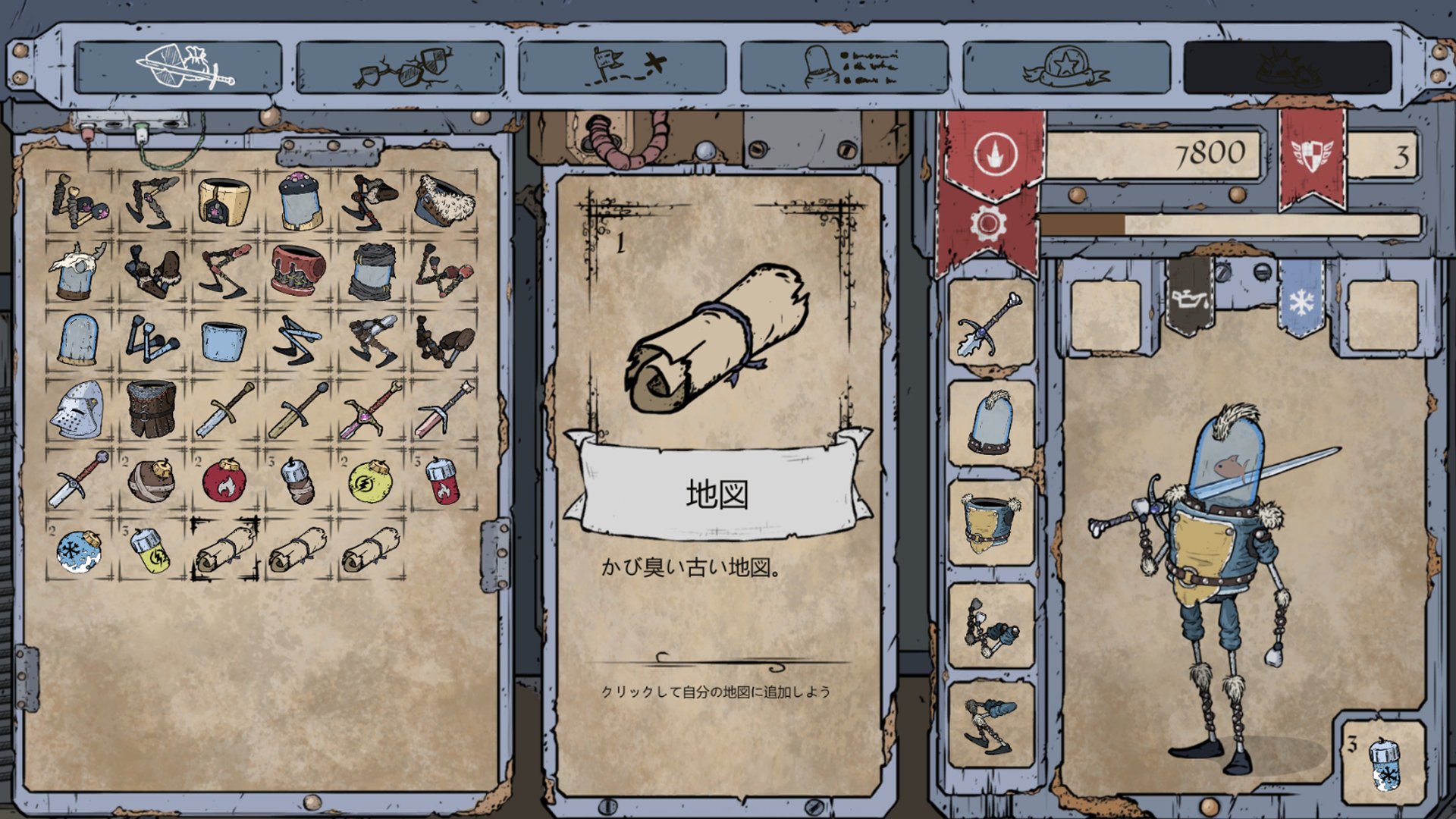
Task: Click the large map card illustration
Action: point(716,337)
